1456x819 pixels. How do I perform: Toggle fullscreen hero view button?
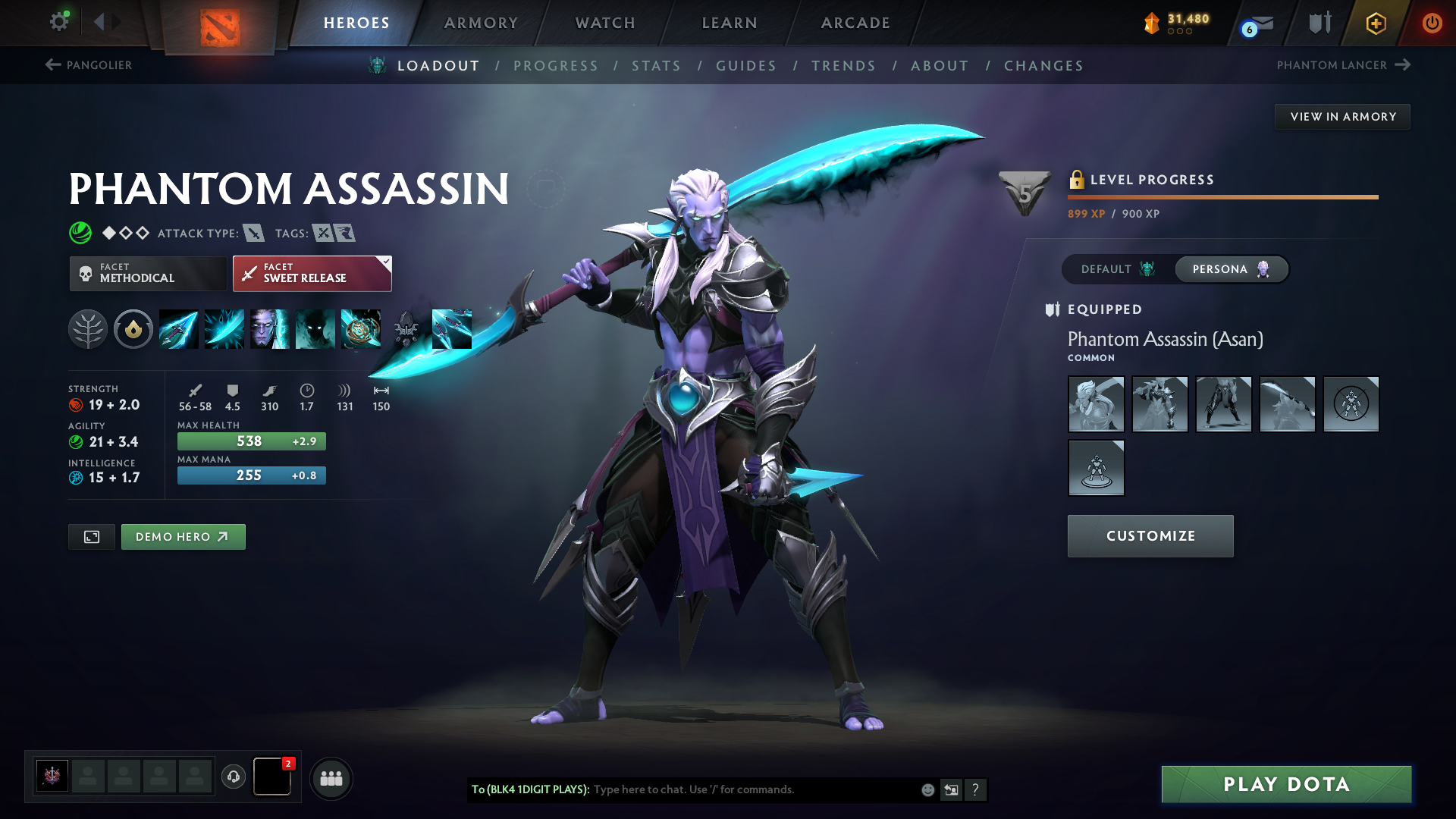(x=92, y=537)
